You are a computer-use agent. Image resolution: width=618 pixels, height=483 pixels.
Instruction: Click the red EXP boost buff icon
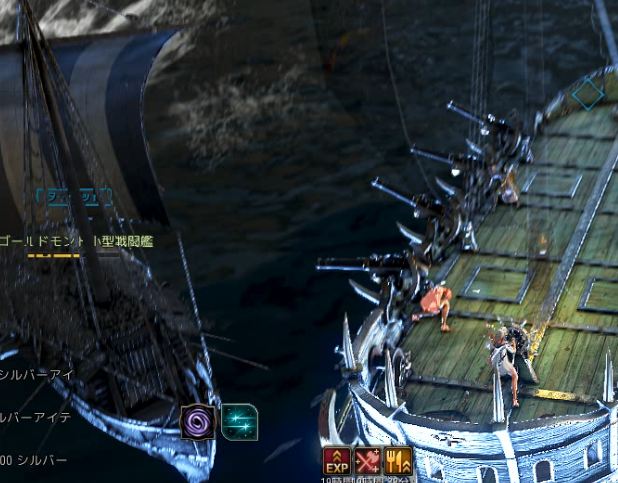[x=336, y=461]
